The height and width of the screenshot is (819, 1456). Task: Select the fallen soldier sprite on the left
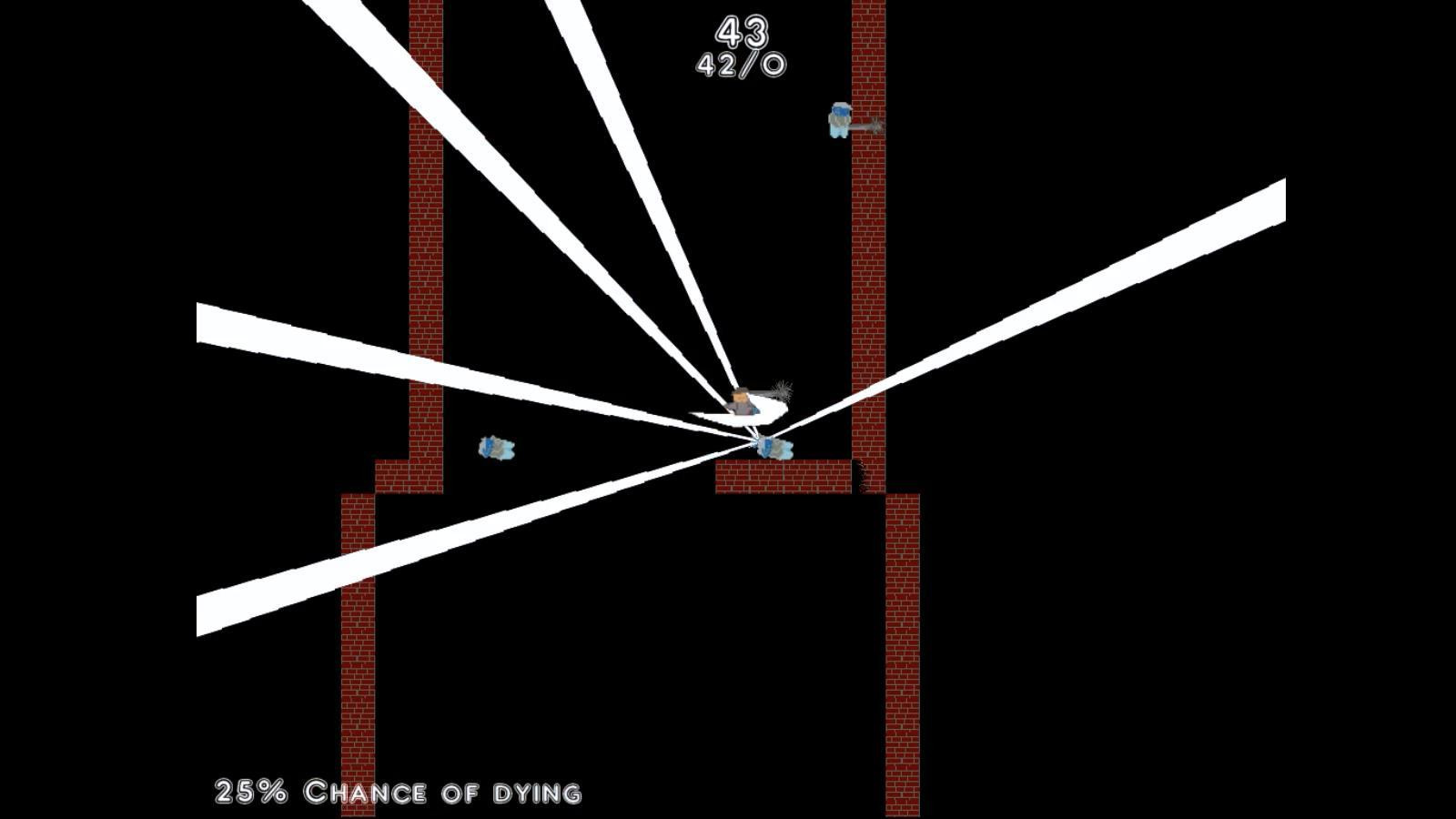pyautogui.click(x=498, y=449)
